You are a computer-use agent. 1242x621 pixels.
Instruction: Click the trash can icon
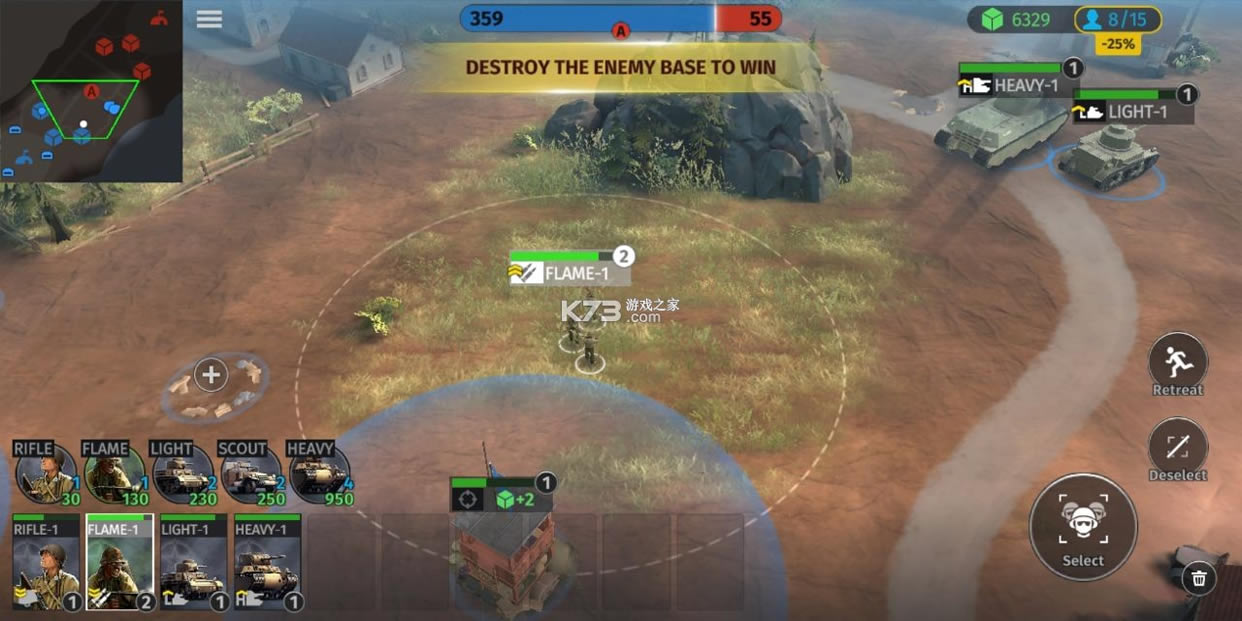point(1198,577)
